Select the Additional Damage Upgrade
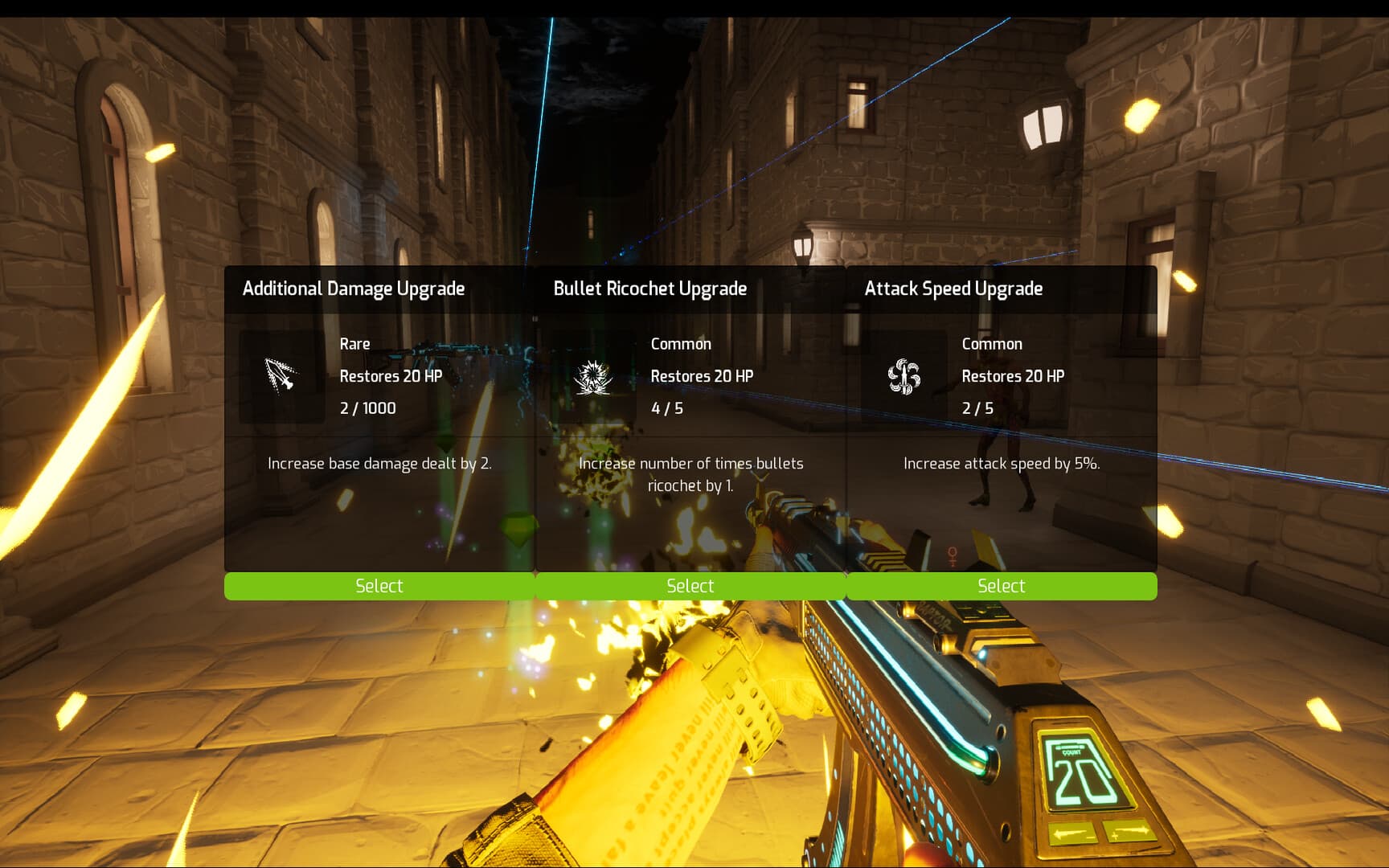This screenshot has height=868, width=1389. [379, 586]
